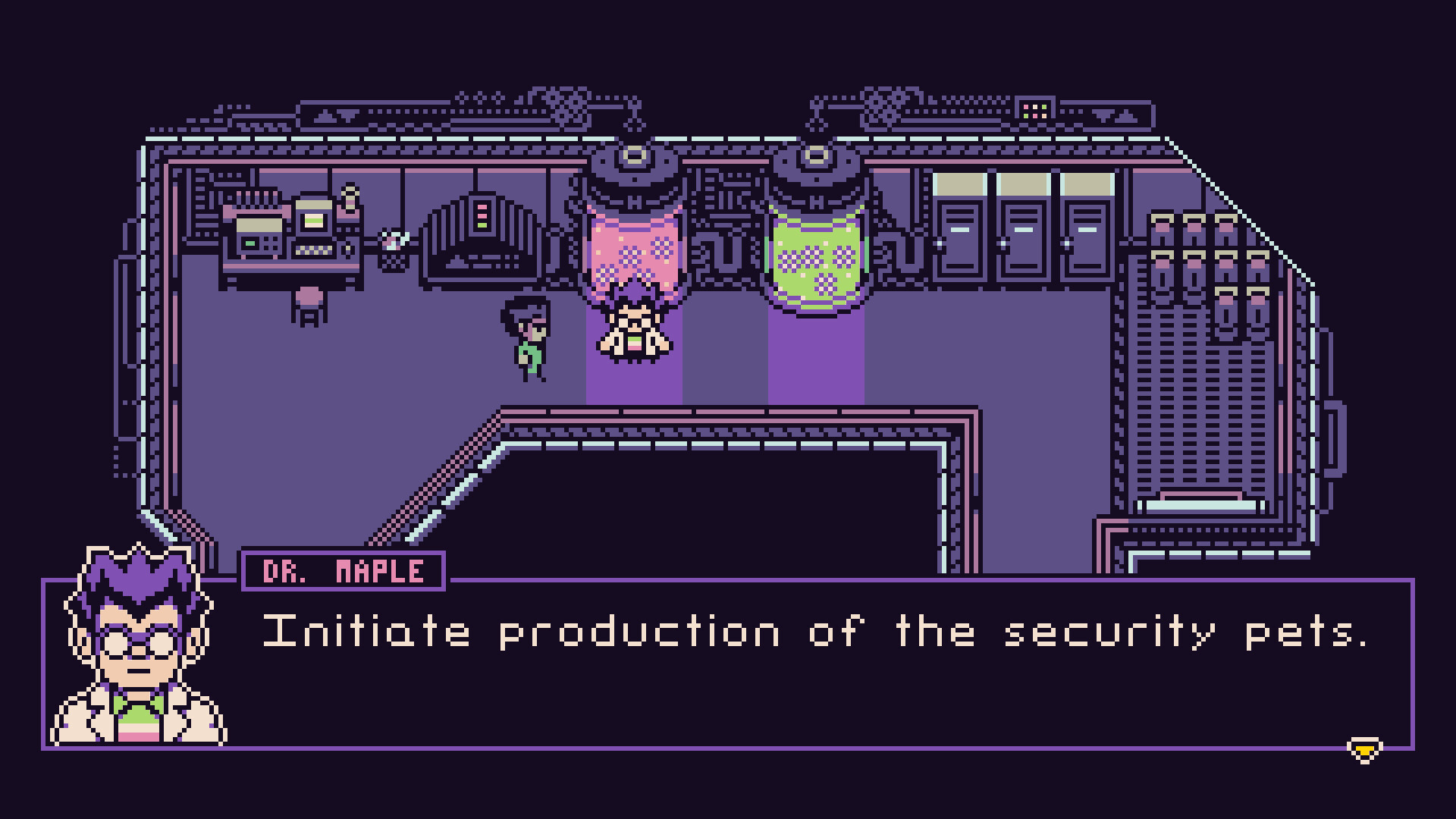Click the machine with stacked indicator lights
The image size is (1456, 819).
pos(483,227)
